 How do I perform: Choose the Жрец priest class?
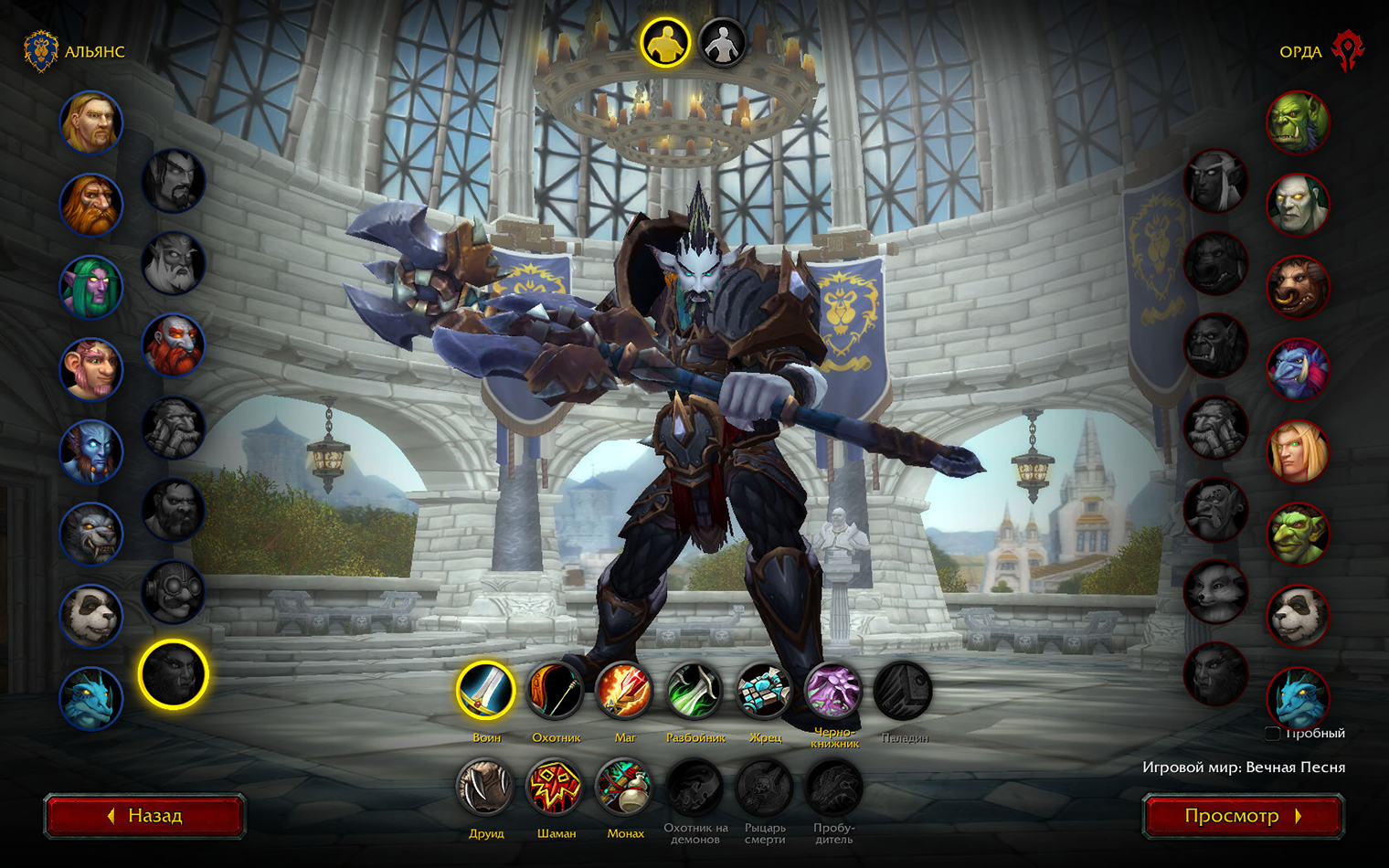[x=764, y=690]
